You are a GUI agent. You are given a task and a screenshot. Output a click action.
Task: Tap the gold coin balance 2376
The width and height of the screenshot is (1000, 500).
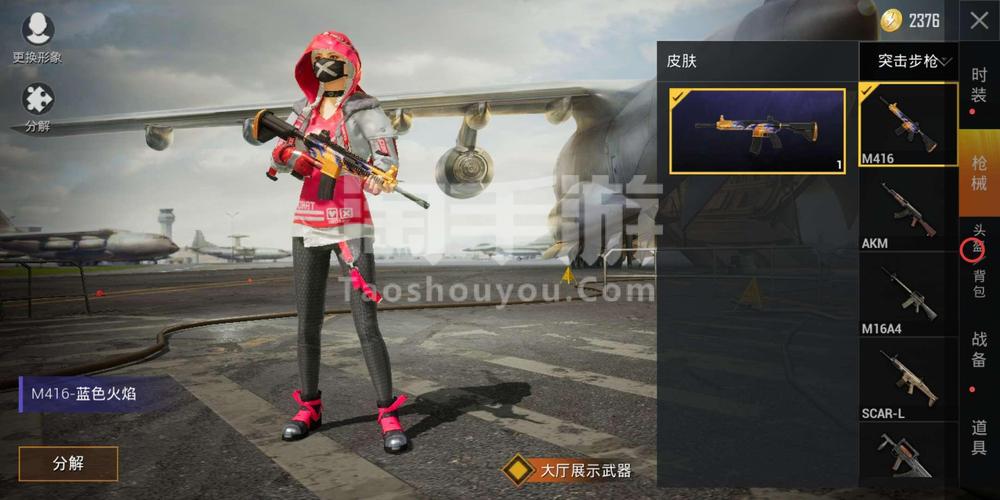tap(911, 20)
